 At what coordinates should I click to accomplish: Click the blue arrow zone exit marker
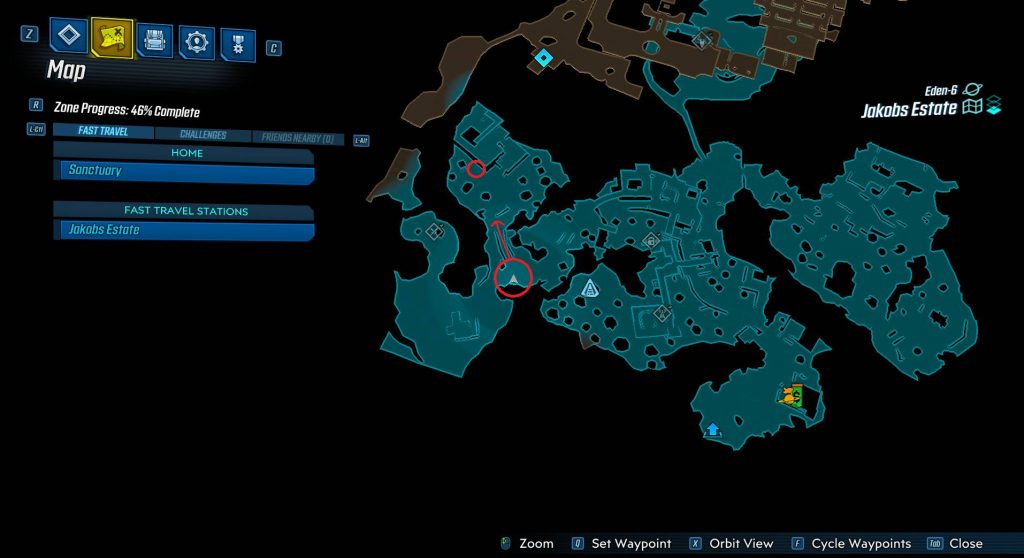tap(713, 429)
